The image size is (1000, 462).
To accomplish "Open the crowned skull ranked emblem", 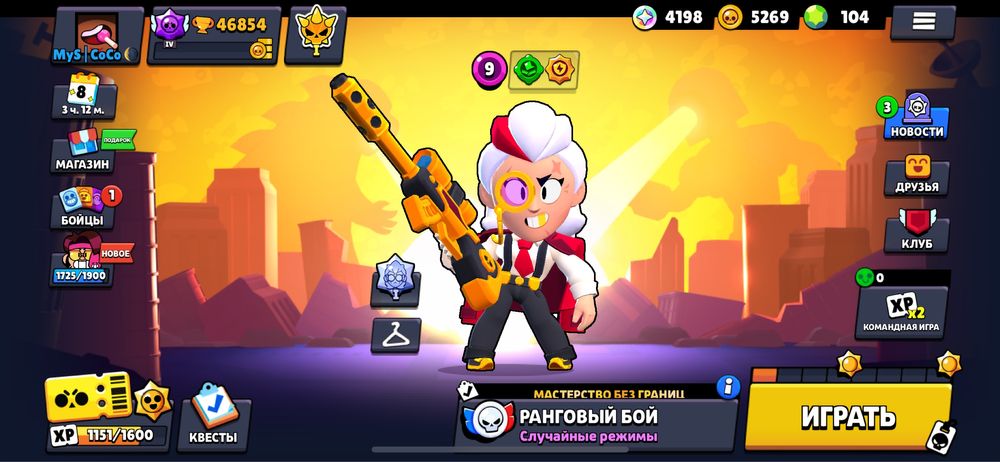I will tap(315, 32).
